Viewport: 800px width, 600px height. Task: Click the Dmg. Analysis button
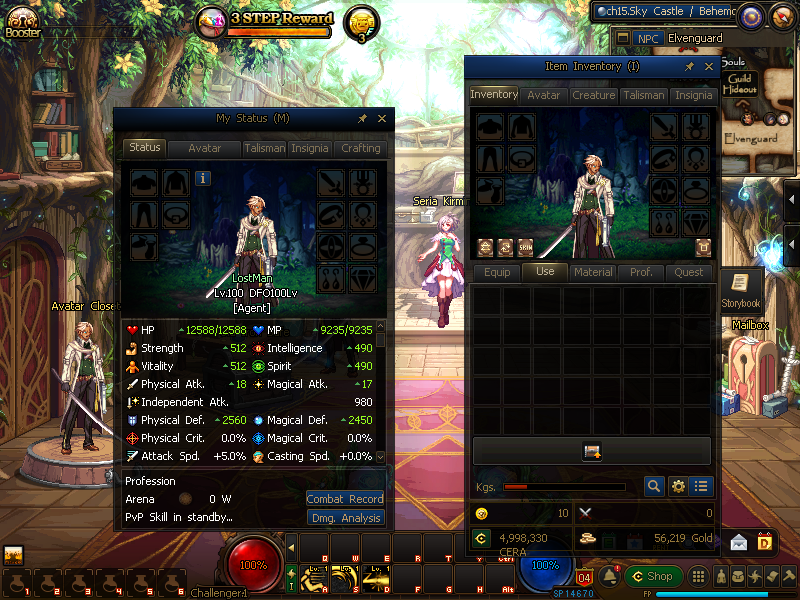tap(345, 518)
